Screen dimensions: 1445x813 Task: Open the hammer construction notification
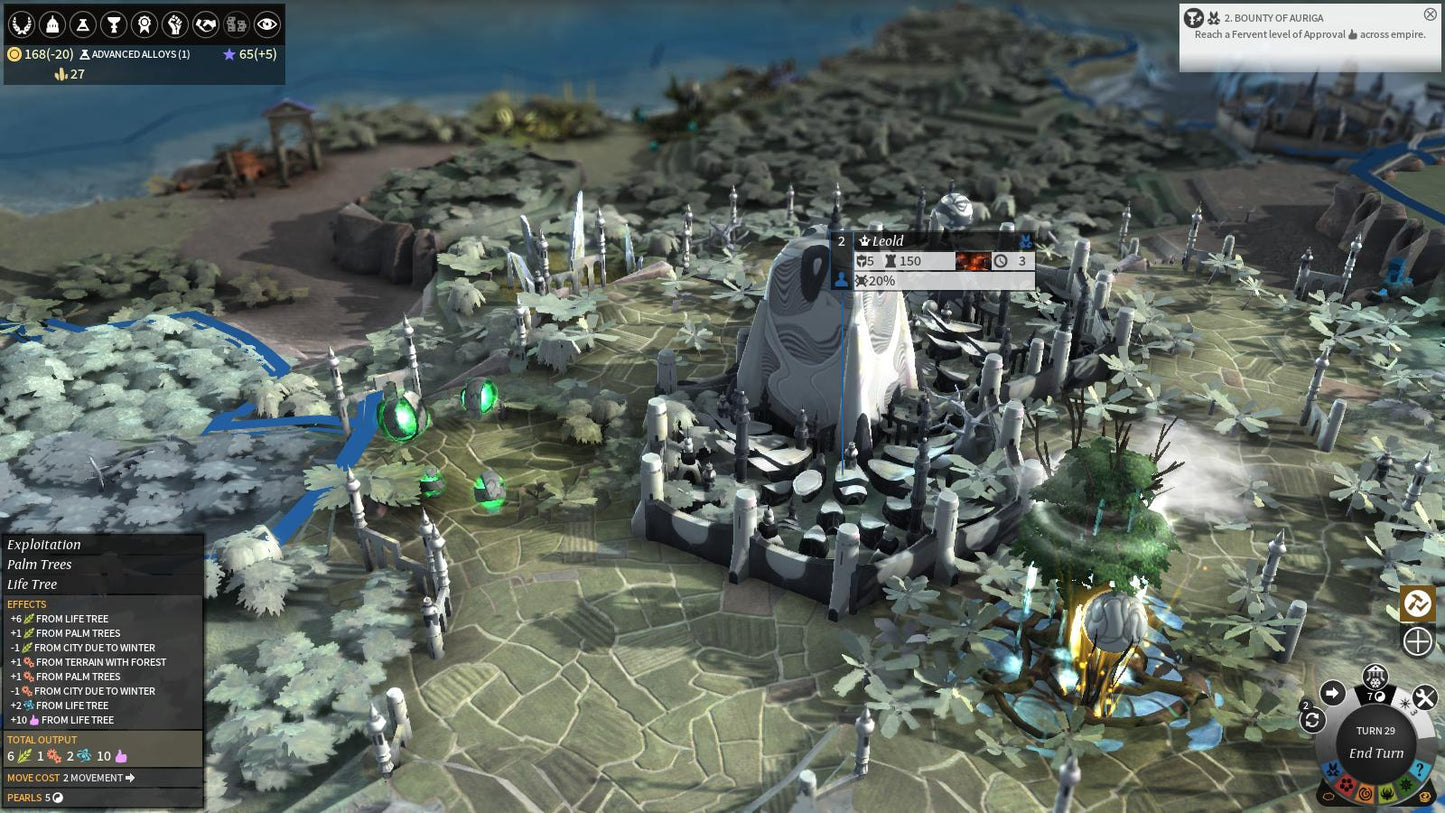coord(1417,602)
